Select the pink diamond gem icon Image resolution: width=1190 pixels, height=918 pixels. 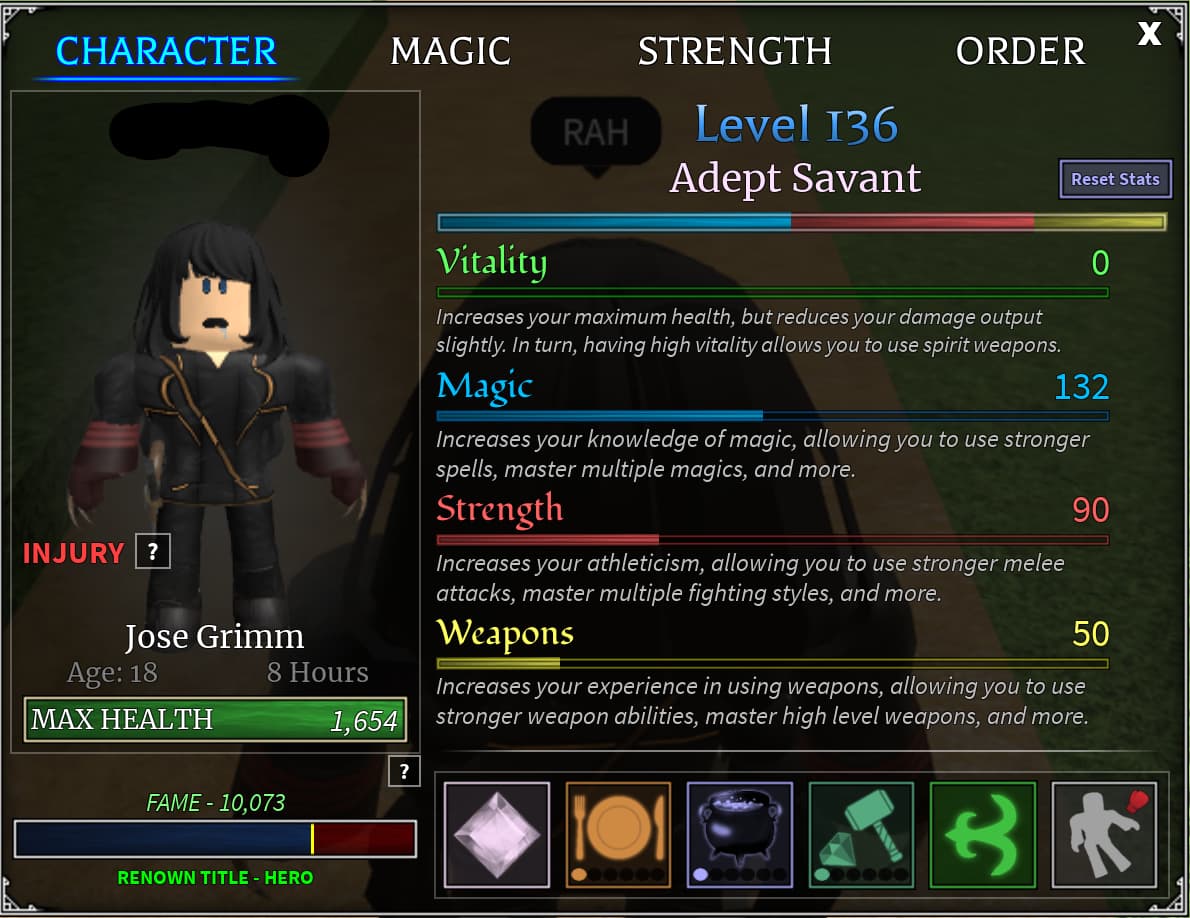[497, 834]
